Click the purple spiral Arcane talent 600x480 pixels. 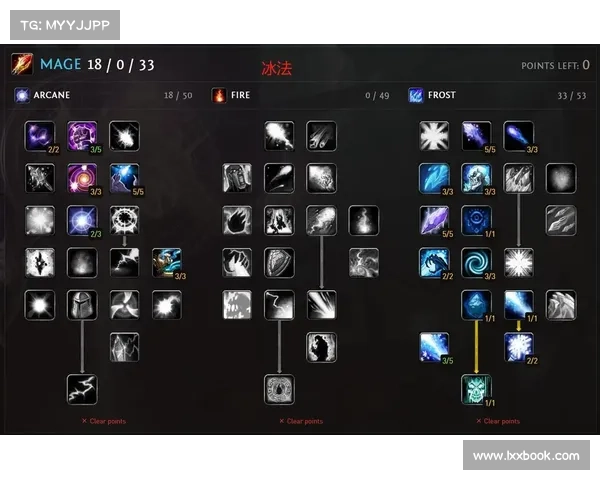(x=82, y=178)
